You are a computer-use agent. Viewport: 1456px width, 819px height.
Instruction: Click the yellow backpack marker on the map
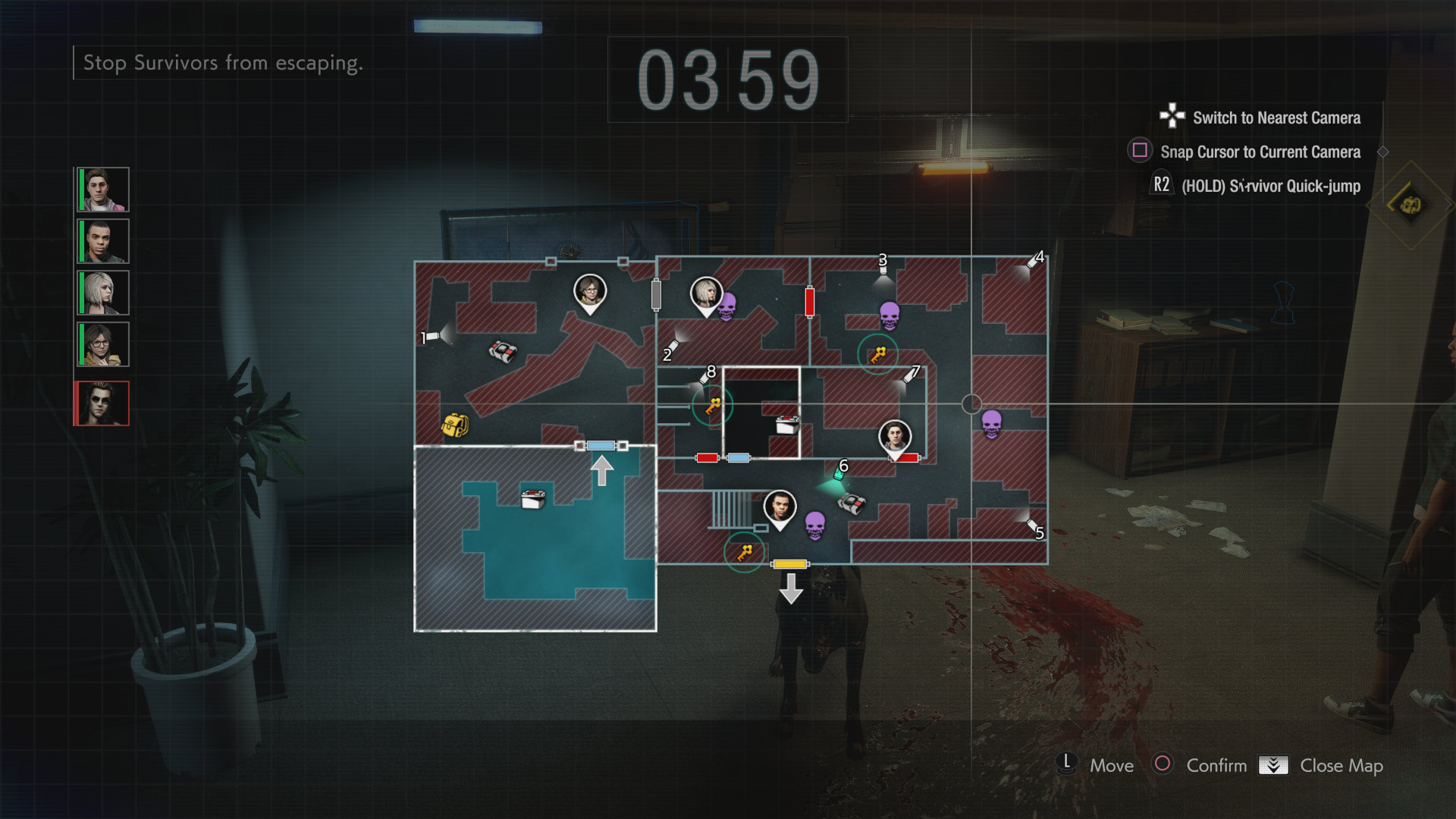click(x=455, y=425)
